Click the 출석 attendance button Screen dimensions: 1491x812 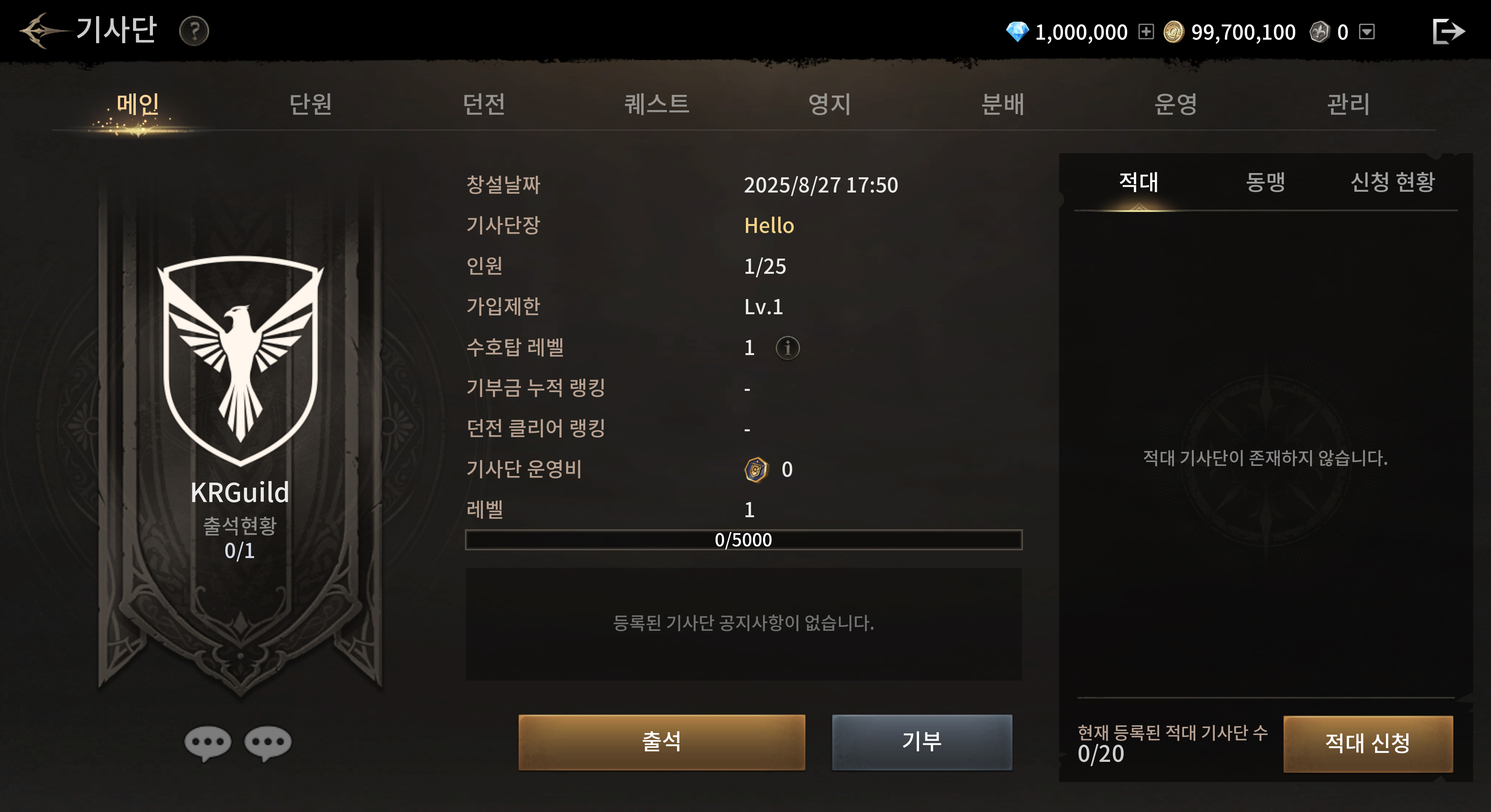661,742
